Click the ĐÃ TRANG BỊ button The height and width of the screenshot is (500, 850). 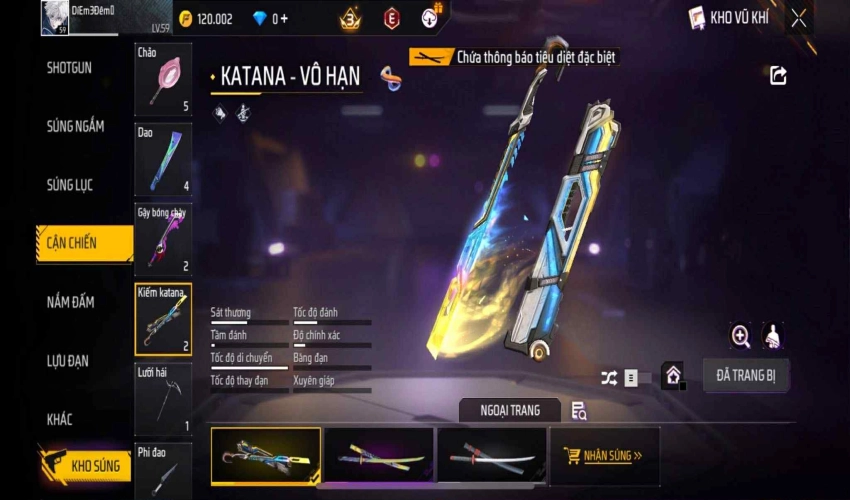coord(746,376)
